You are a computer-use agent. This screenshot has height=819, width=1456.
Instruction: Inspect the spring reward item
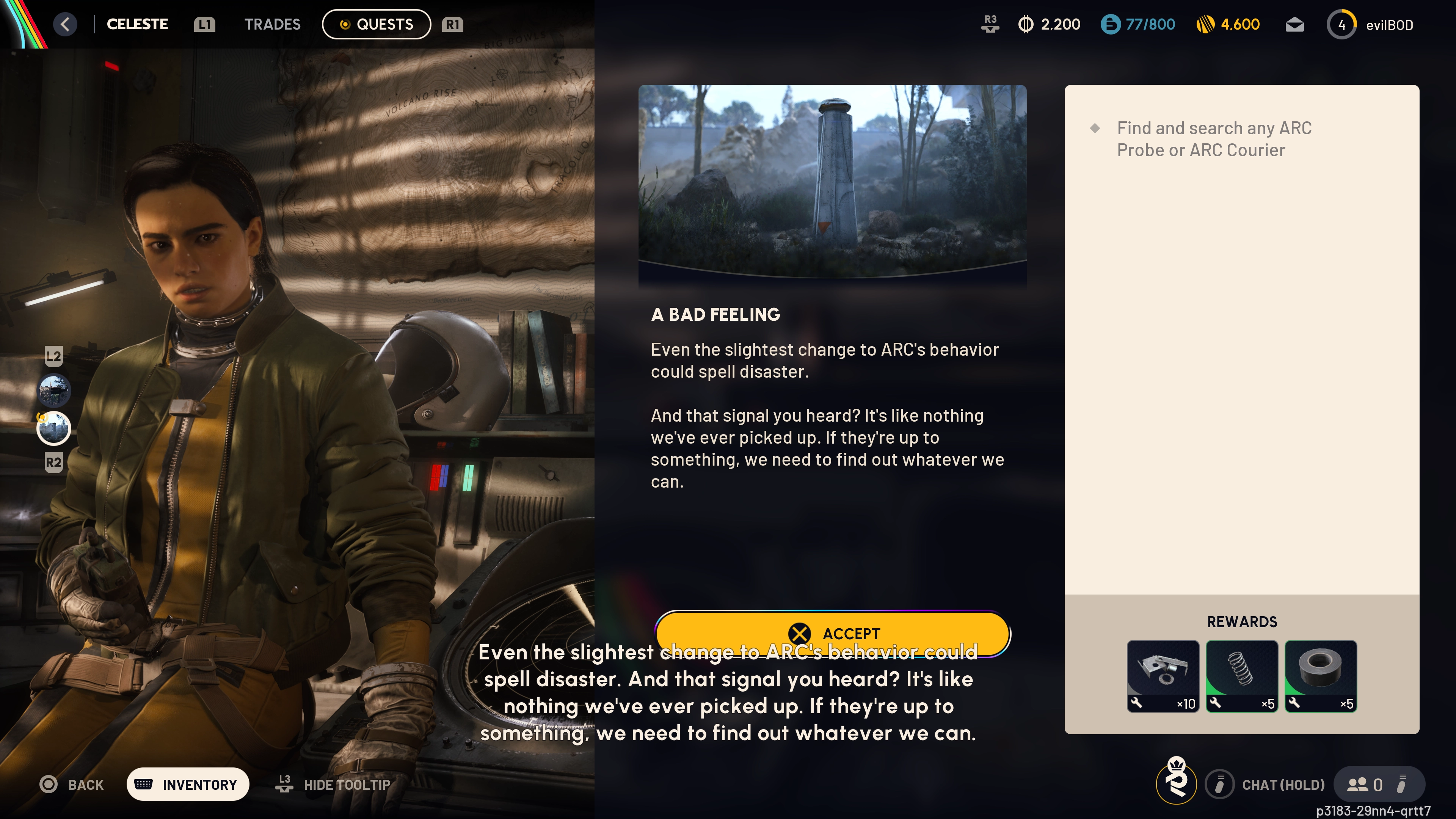pos(1242,676)
